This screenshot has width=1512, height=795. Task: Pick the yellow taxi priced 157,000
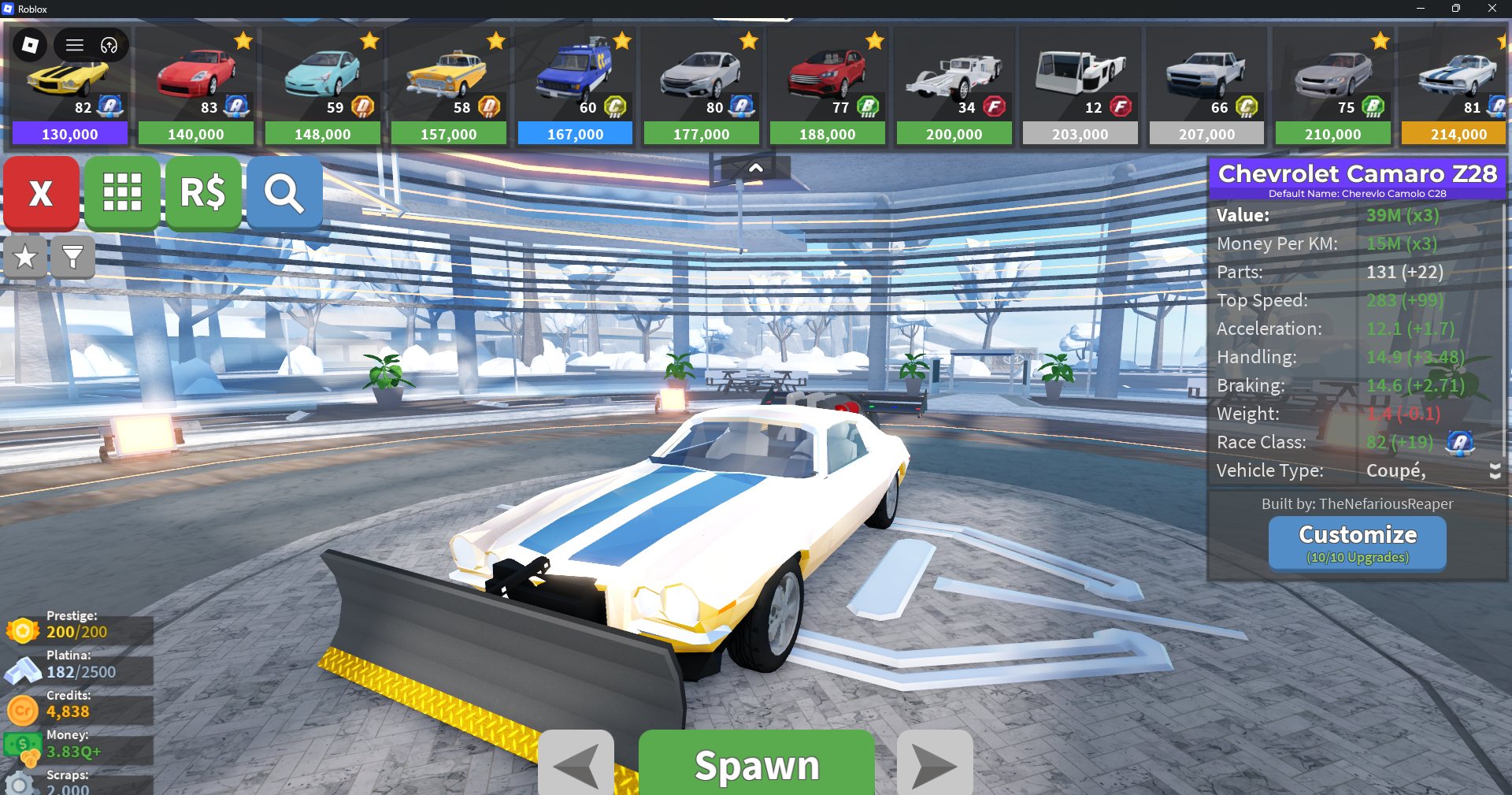click(448, 87)
